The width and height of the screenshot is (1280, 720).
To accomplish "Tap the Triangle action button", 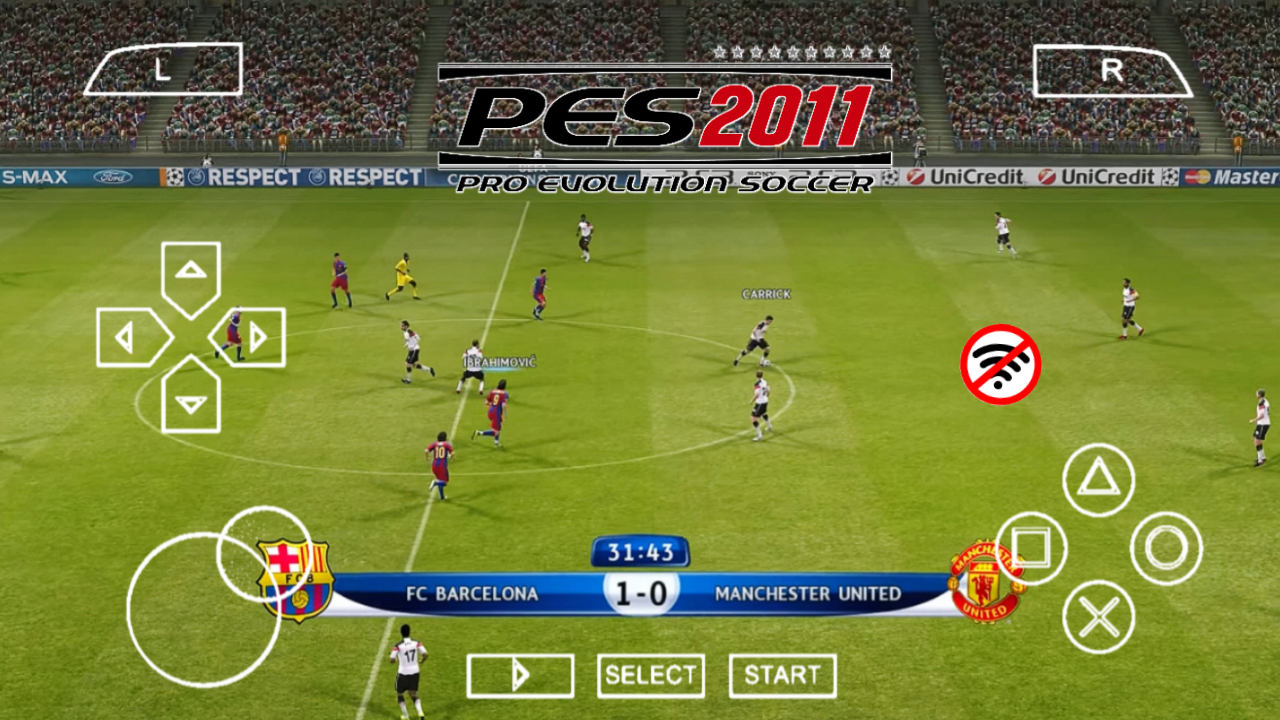I will click(x=1097, y=481).
